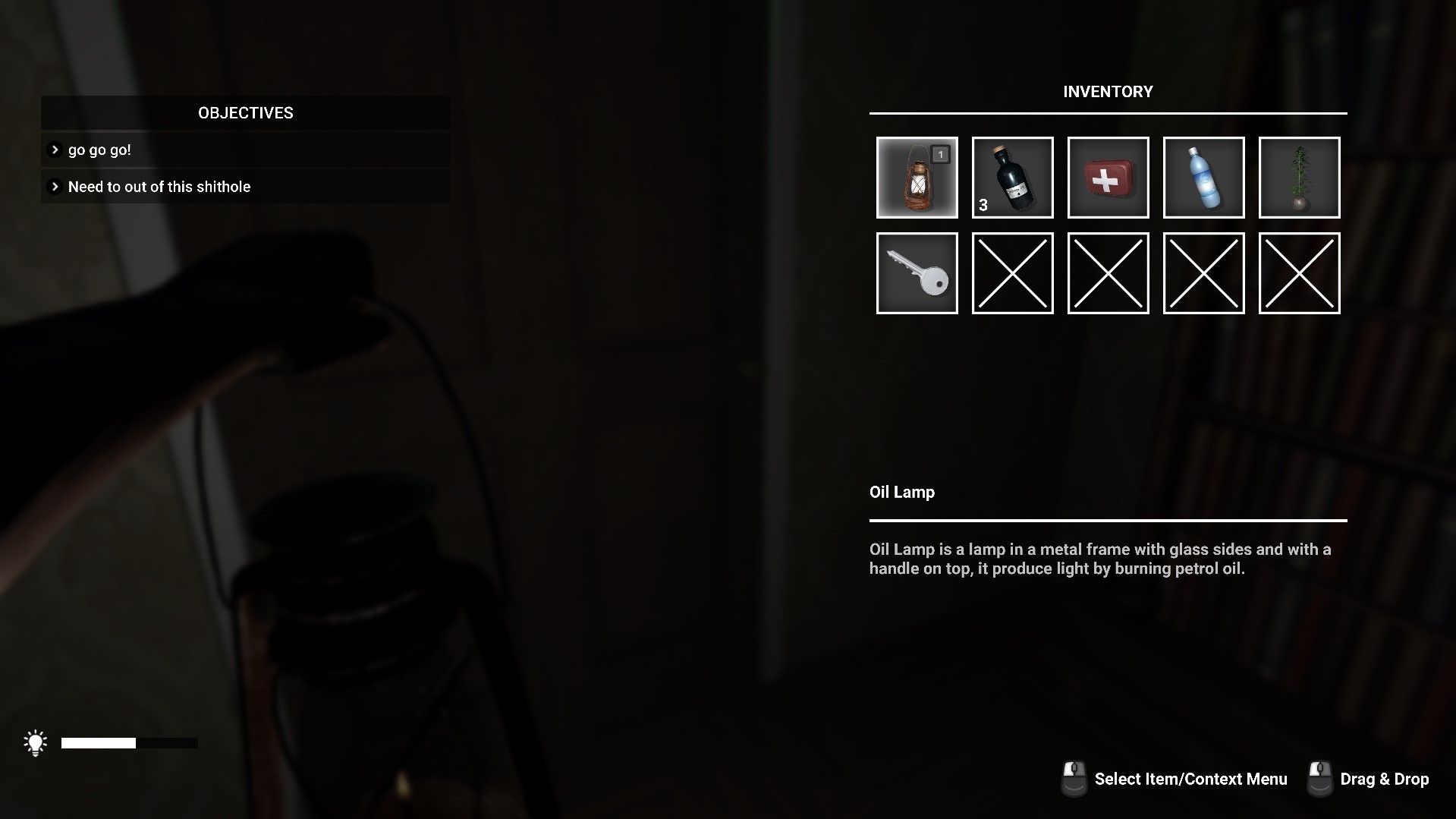Select the water bottle item
The image size is (1456, 819).
1203,178
